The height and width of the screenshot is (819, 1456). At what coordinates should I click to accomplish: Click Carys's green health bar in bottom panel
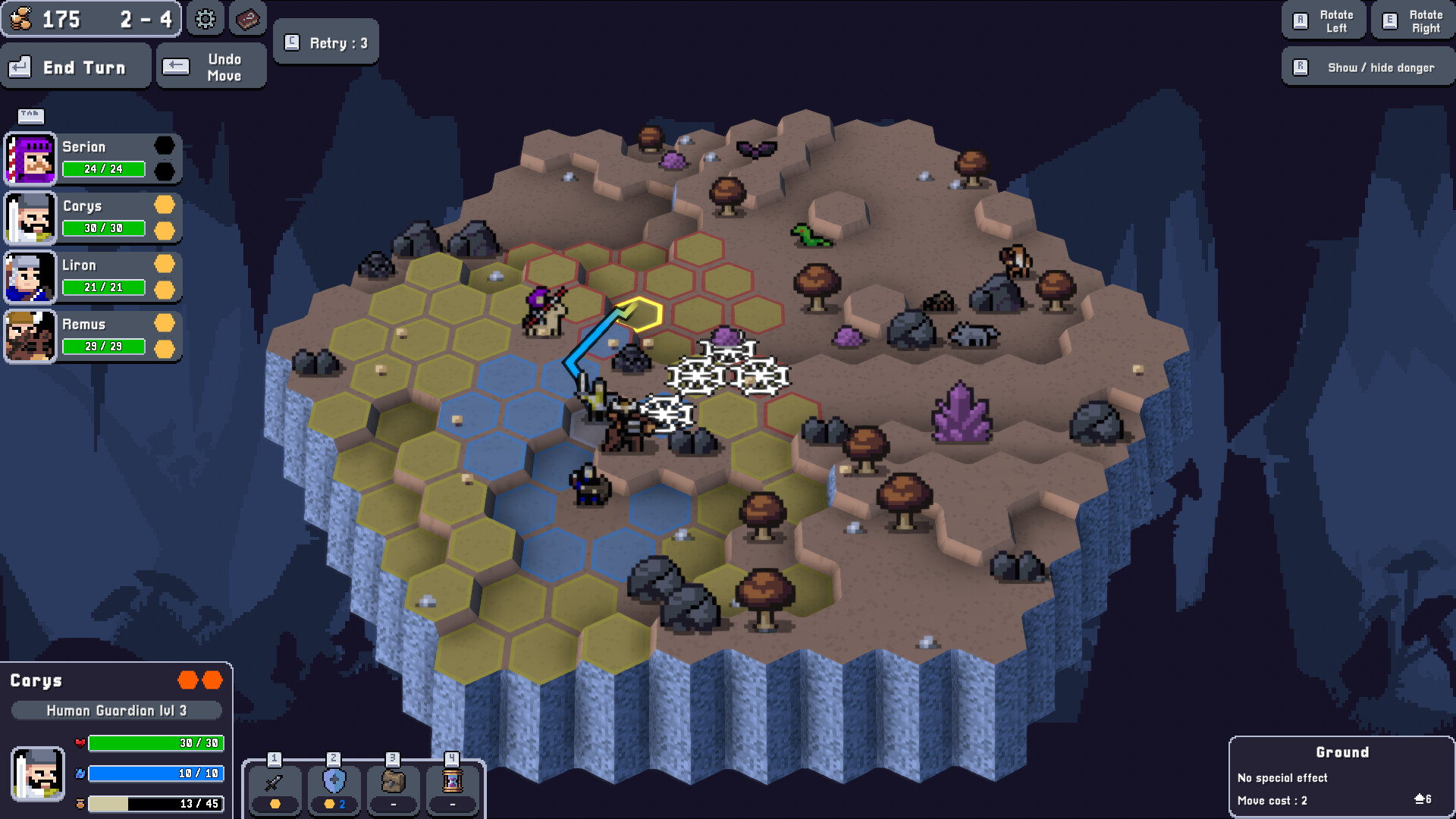pyautogui.click(x=155, y=744)
